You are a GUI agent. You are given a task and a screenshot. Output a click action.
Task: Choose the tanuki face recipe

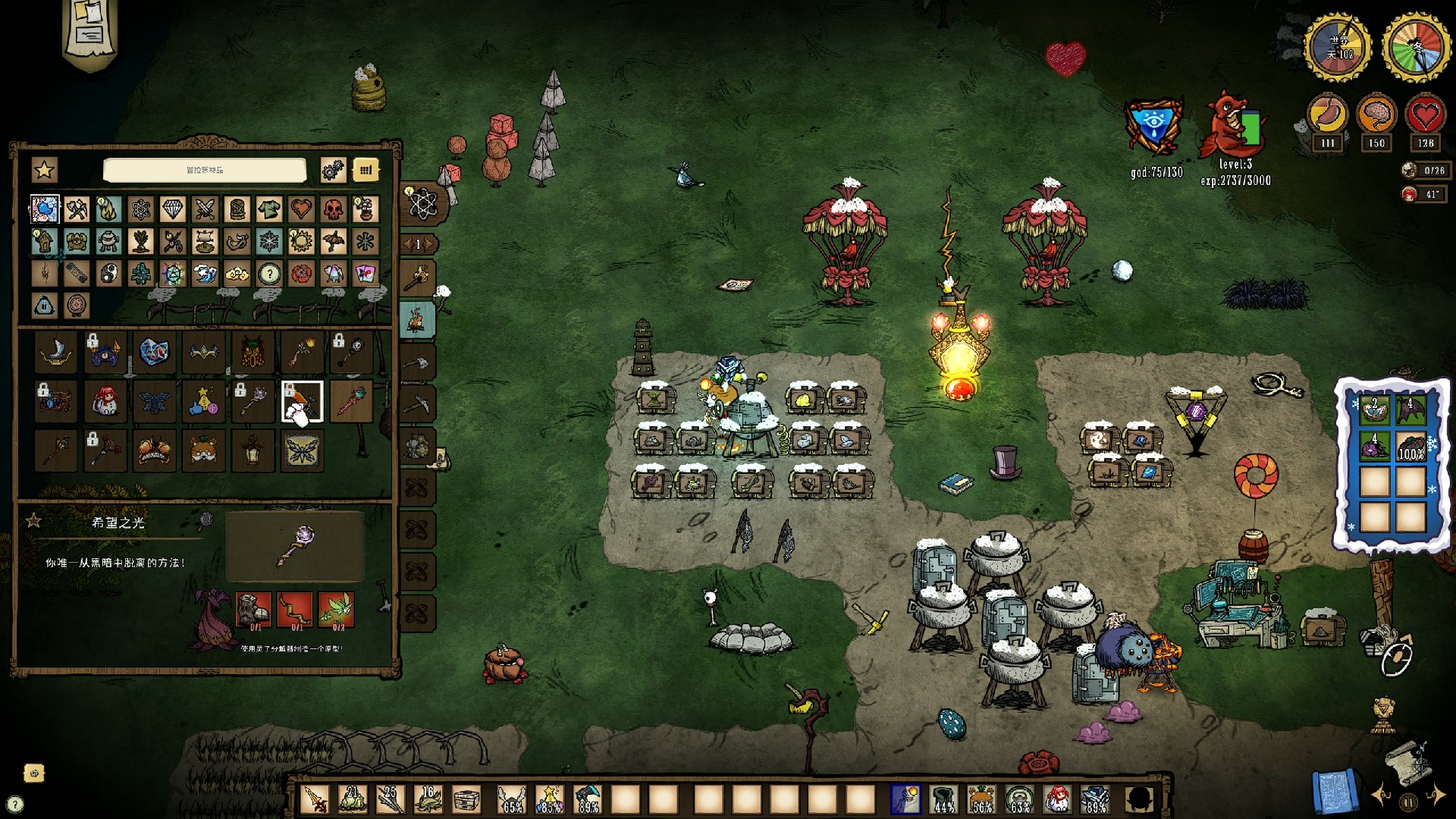coord(203,450)
